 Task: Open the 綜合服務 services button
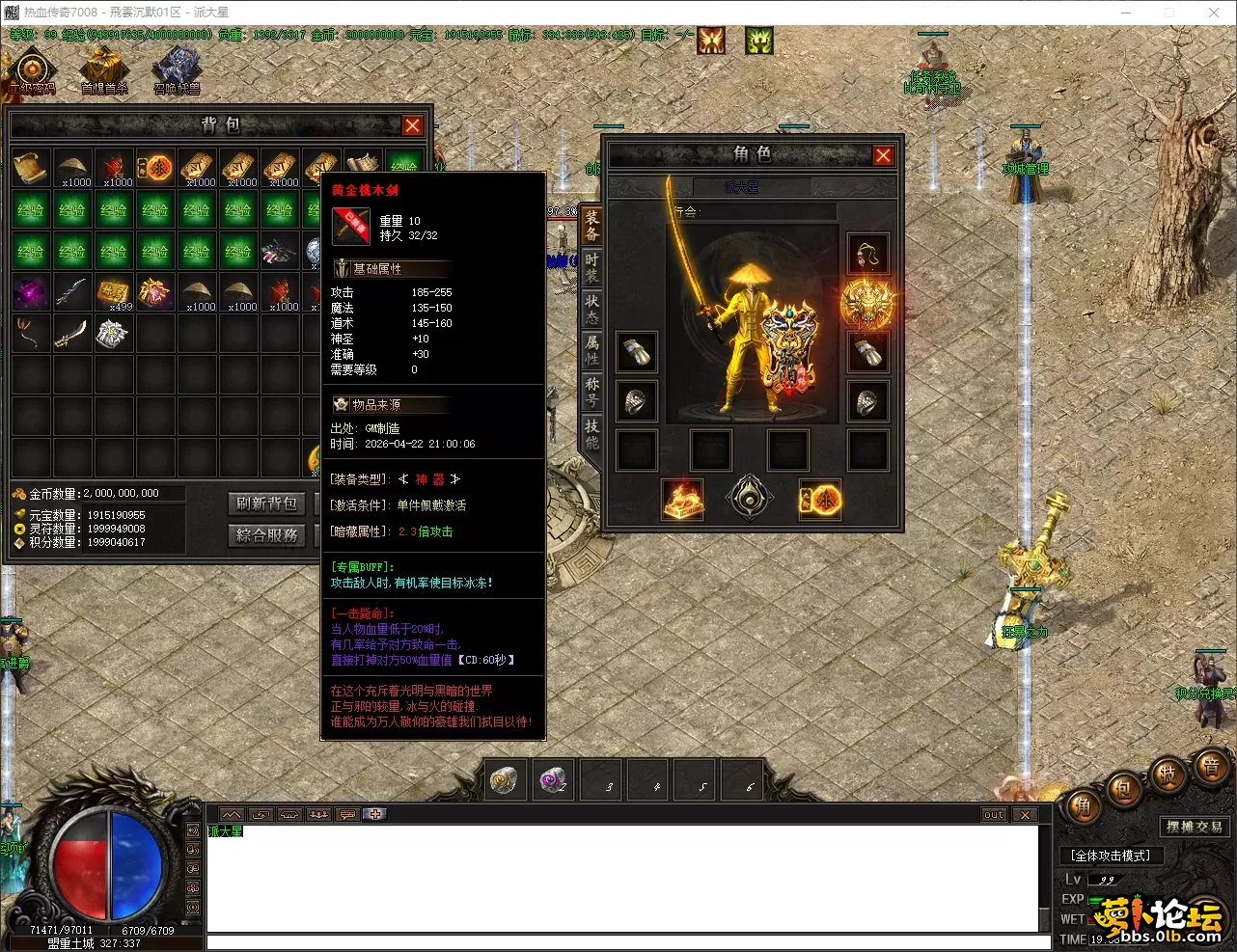tap(266, 535)
